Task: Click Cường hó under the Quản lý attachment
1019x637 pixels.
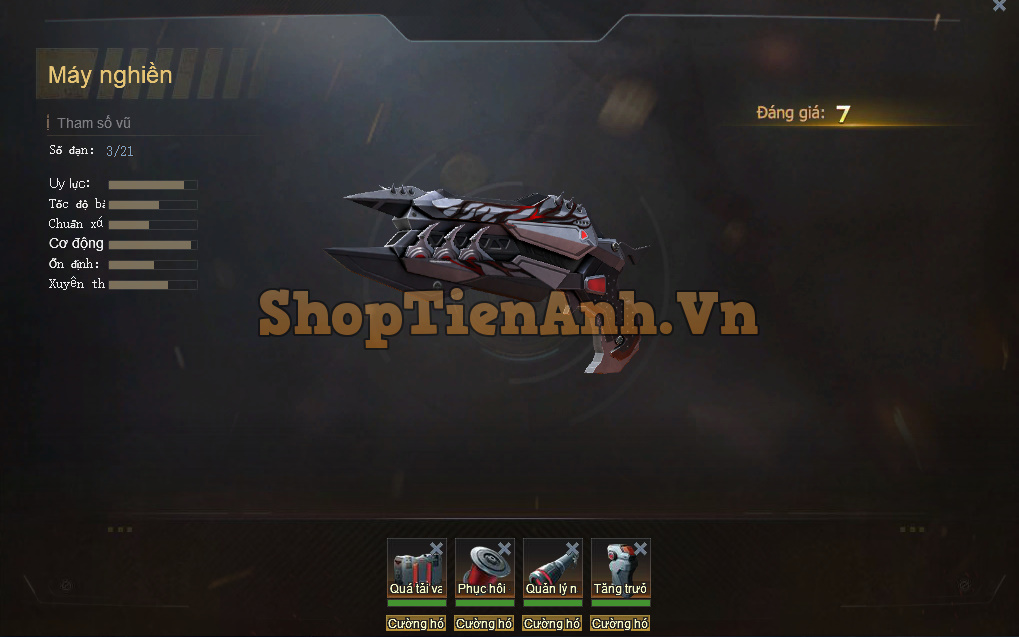Action: (x=552, y=624)
